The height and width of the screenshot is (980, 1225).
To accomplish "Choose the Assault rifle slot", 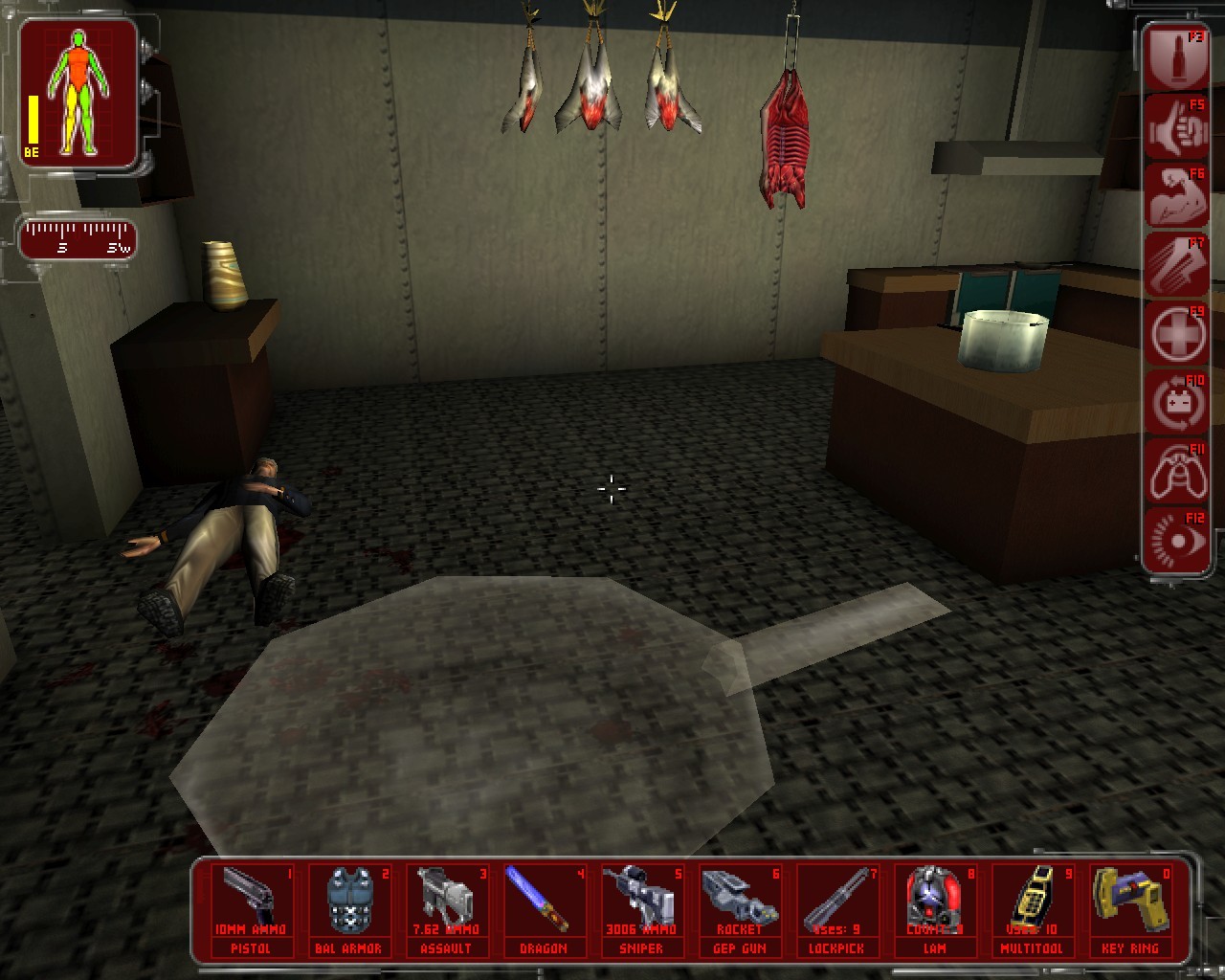I will 446,910.
